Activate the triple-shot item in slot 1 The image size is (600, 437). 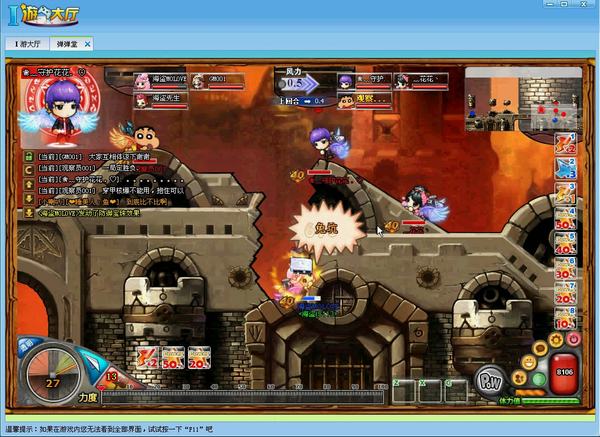(x=566, y=142)
